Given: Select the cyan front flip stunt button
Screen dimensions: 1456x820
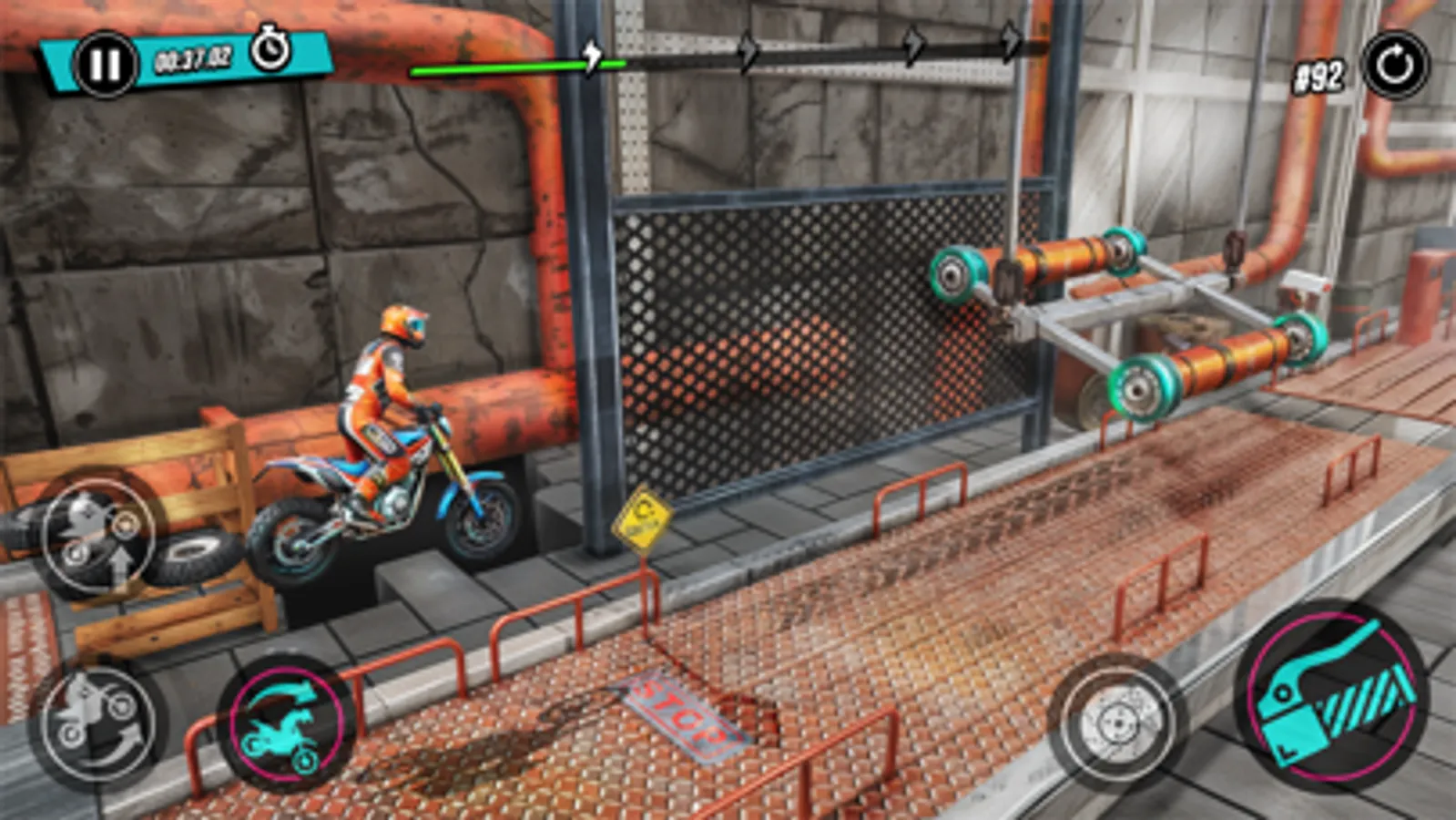Looking at the screenshot, I should coord(286,724).
